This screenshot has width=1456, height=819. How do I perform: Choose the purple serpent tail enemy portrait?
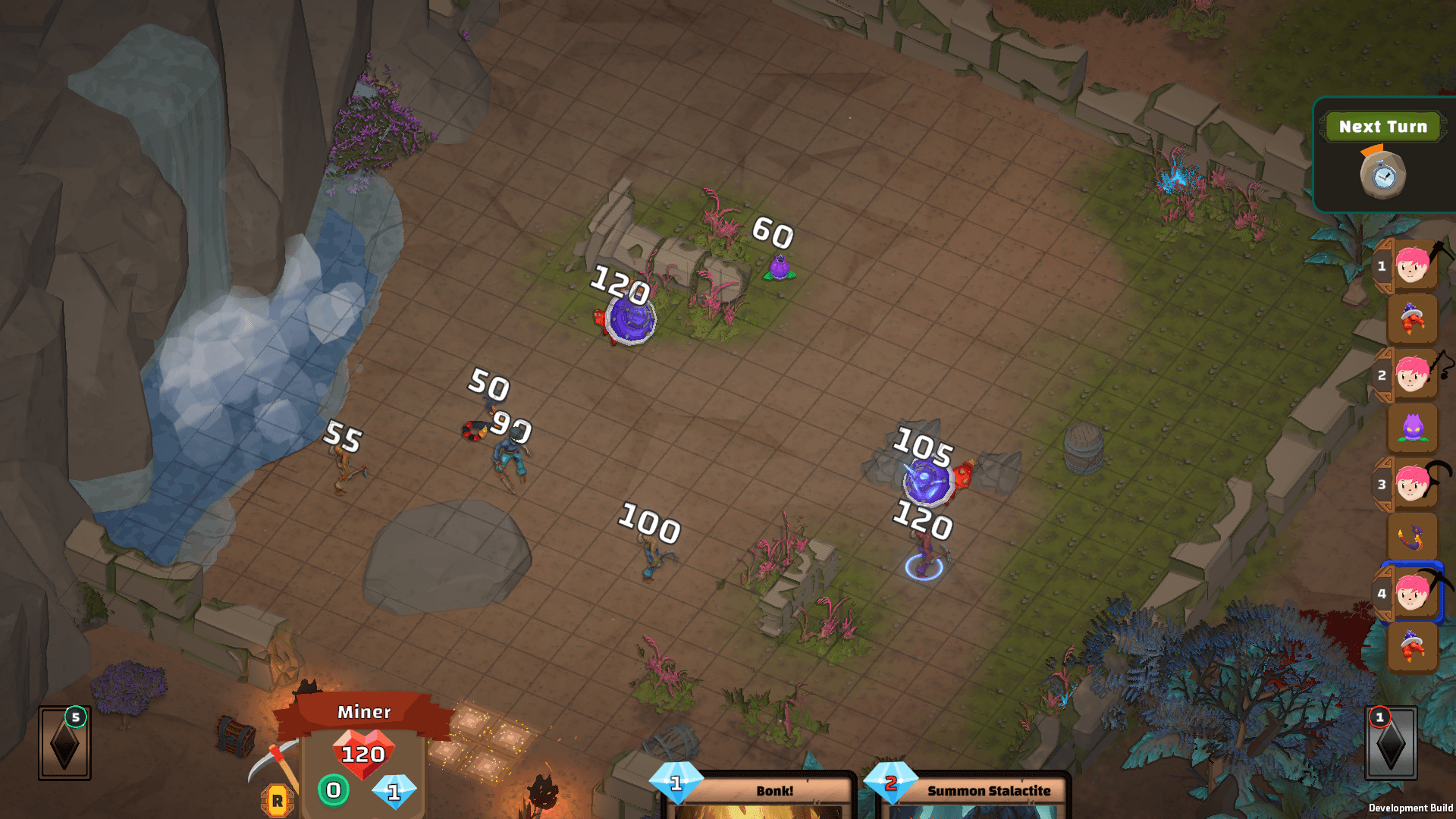coord(1412,538)
